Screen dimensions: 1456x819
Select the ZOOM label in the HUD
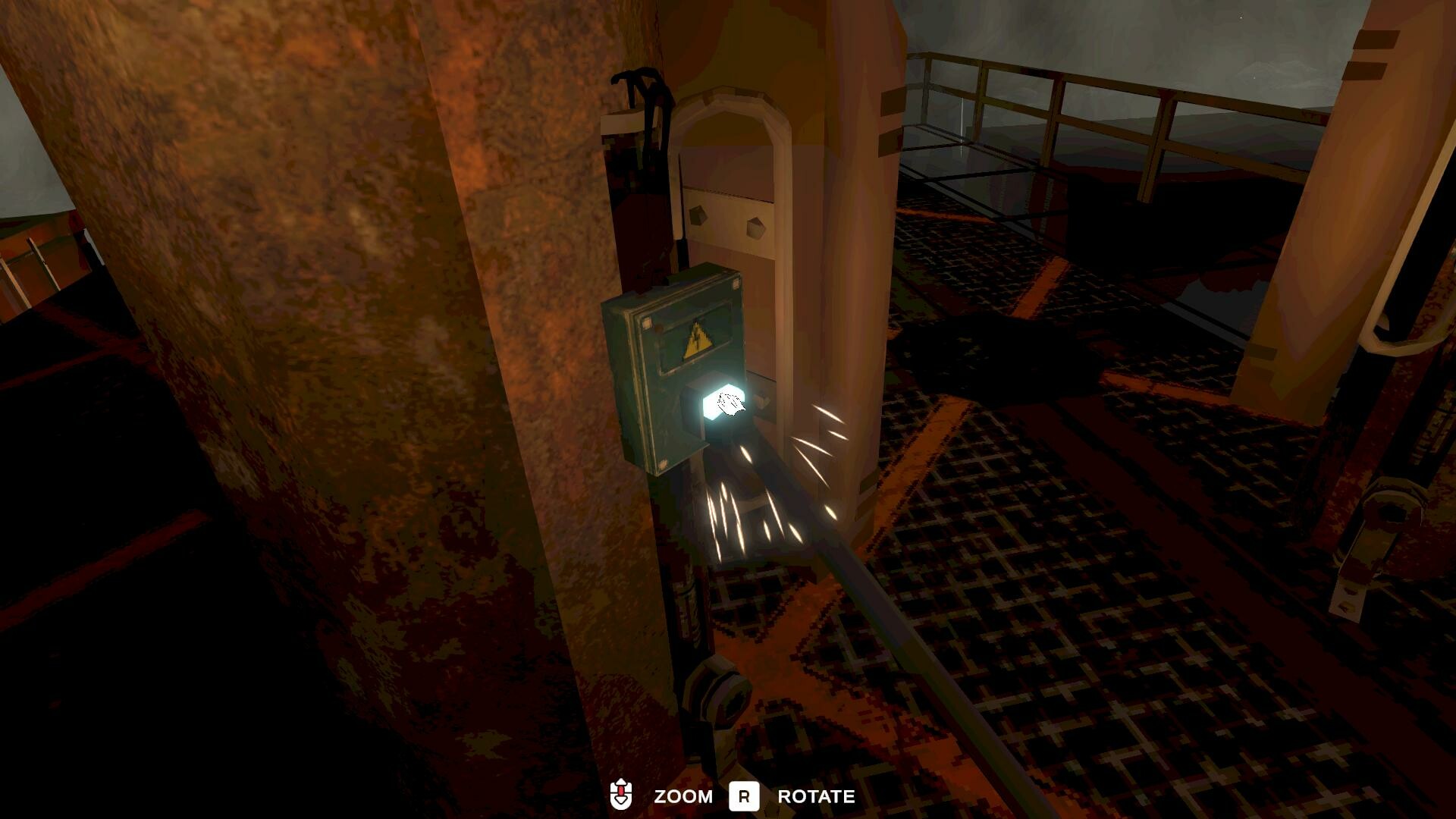click(x=682, y=797)
